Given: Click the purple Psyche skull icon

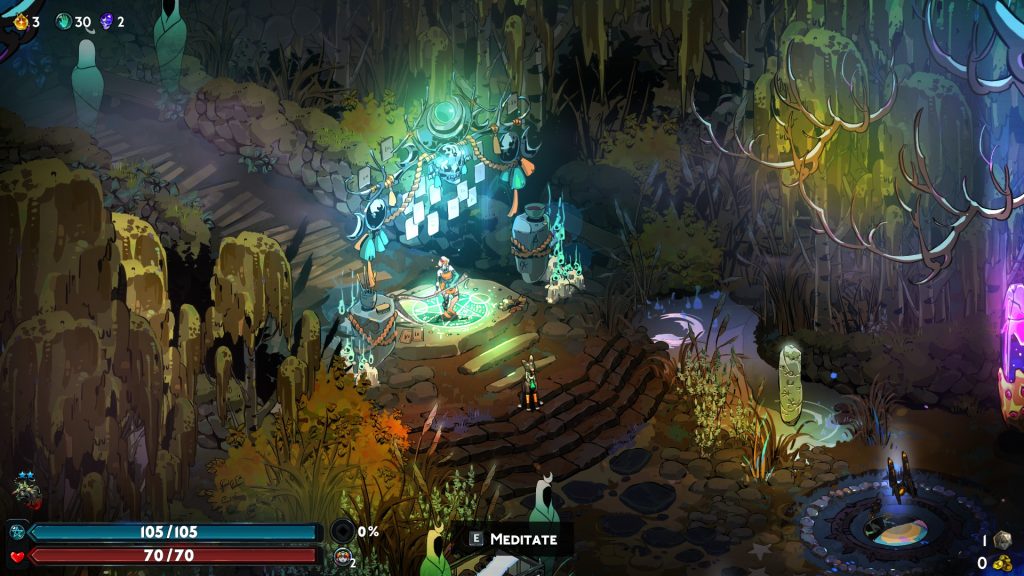Looking at the screenshot, I should click(106, 21).
